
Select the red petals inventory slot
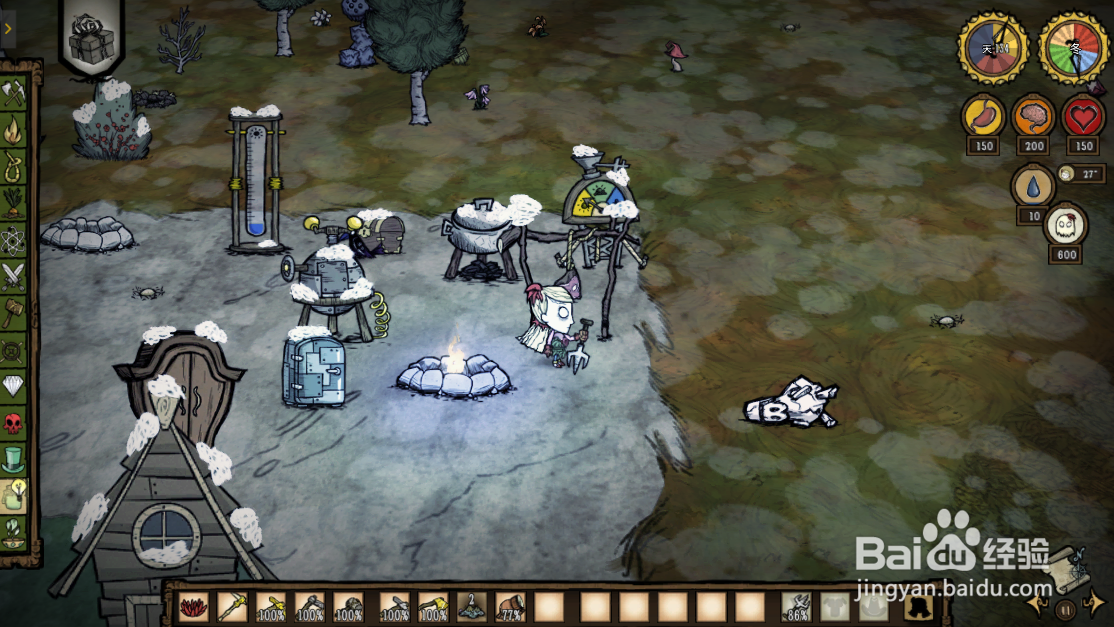coord(193,606)
